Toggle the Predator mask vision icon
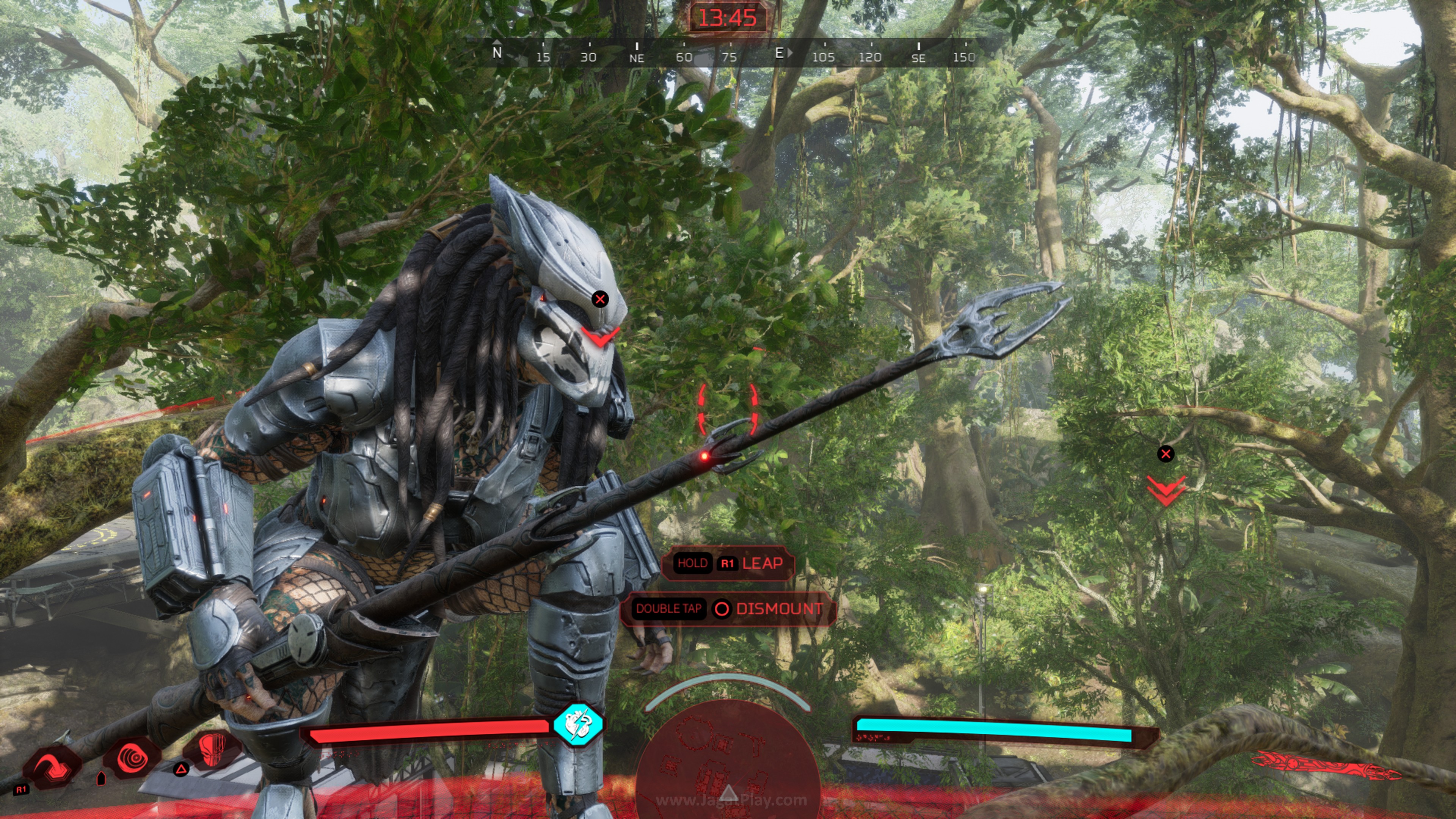 click(x=212, y=750)
